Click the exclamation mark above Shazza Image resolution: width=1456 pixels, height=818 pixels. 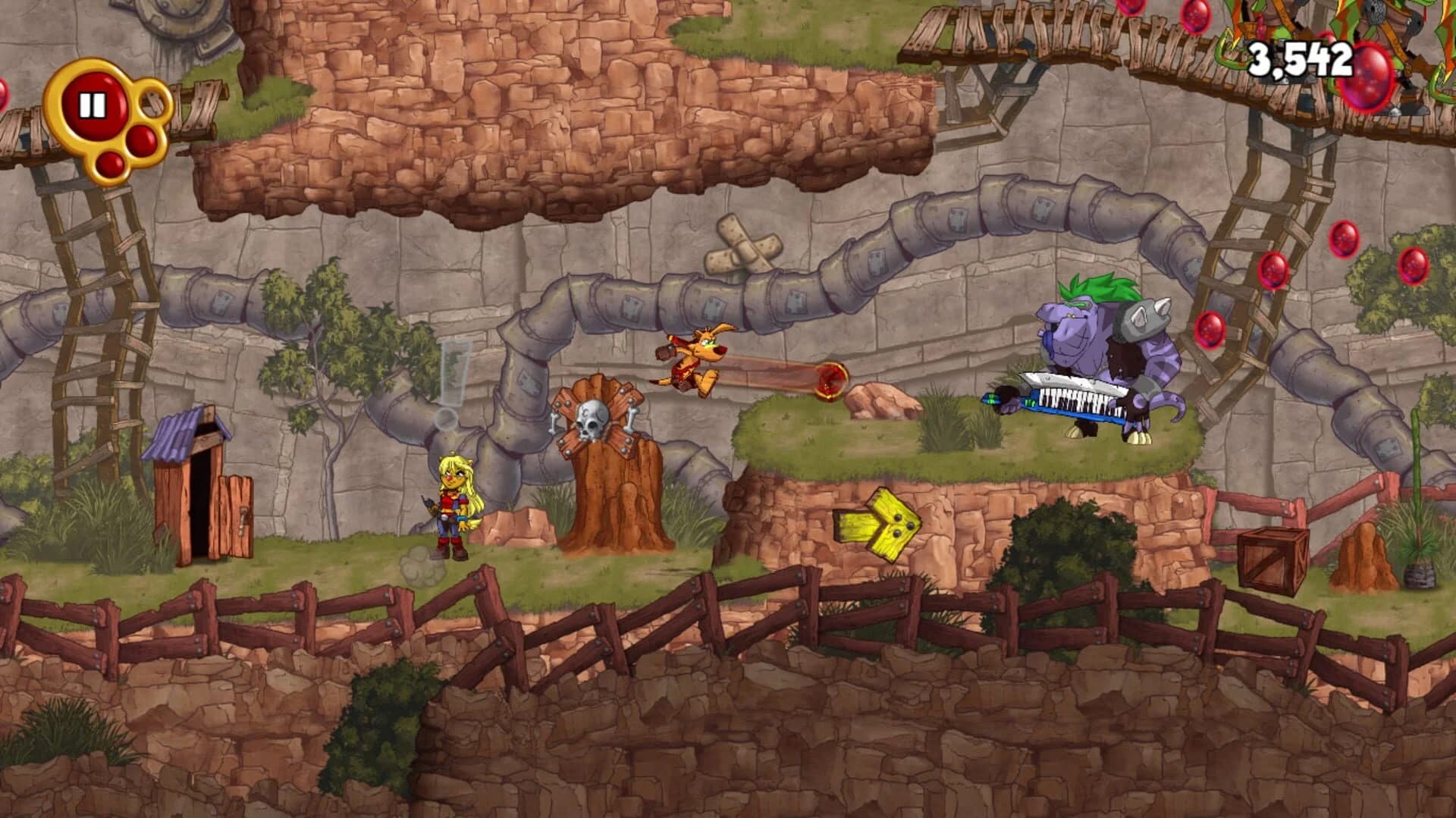(x=453, y=371)
